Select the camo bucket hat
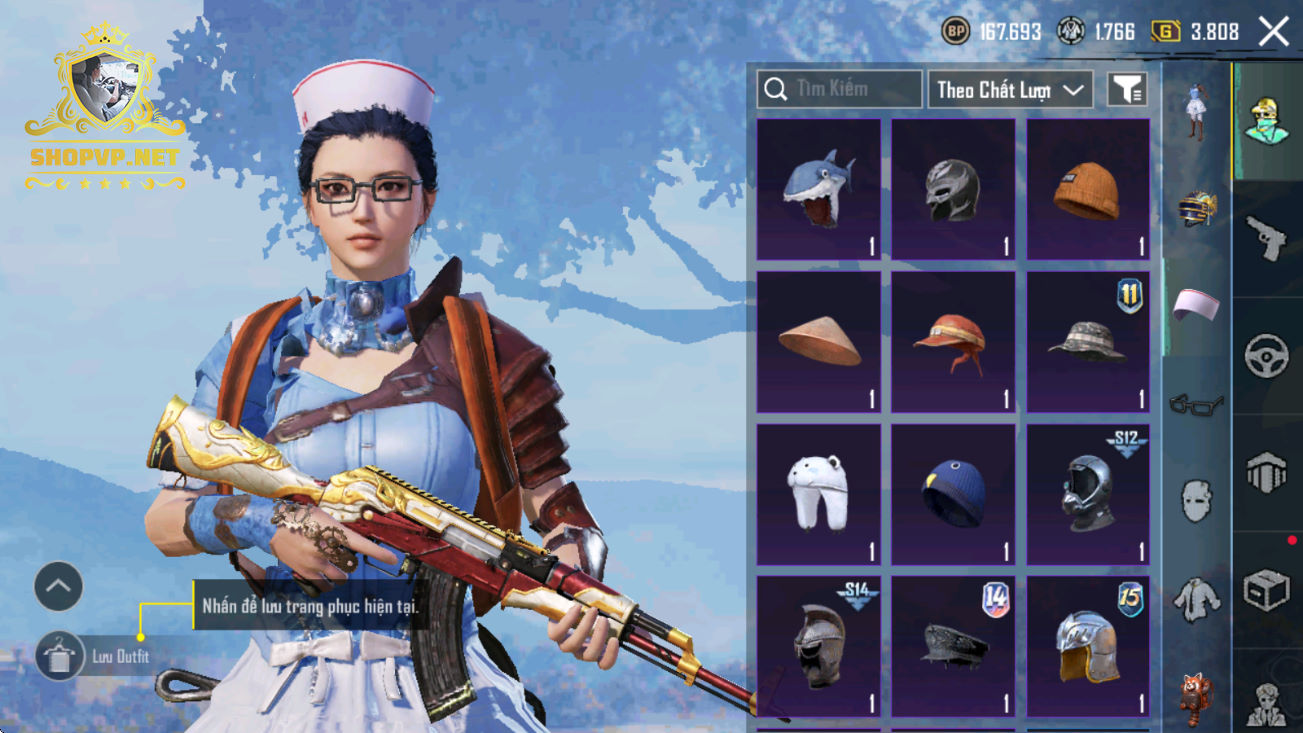The width and height of the screenshot is (1303, 733). [x=1087, y=342]
